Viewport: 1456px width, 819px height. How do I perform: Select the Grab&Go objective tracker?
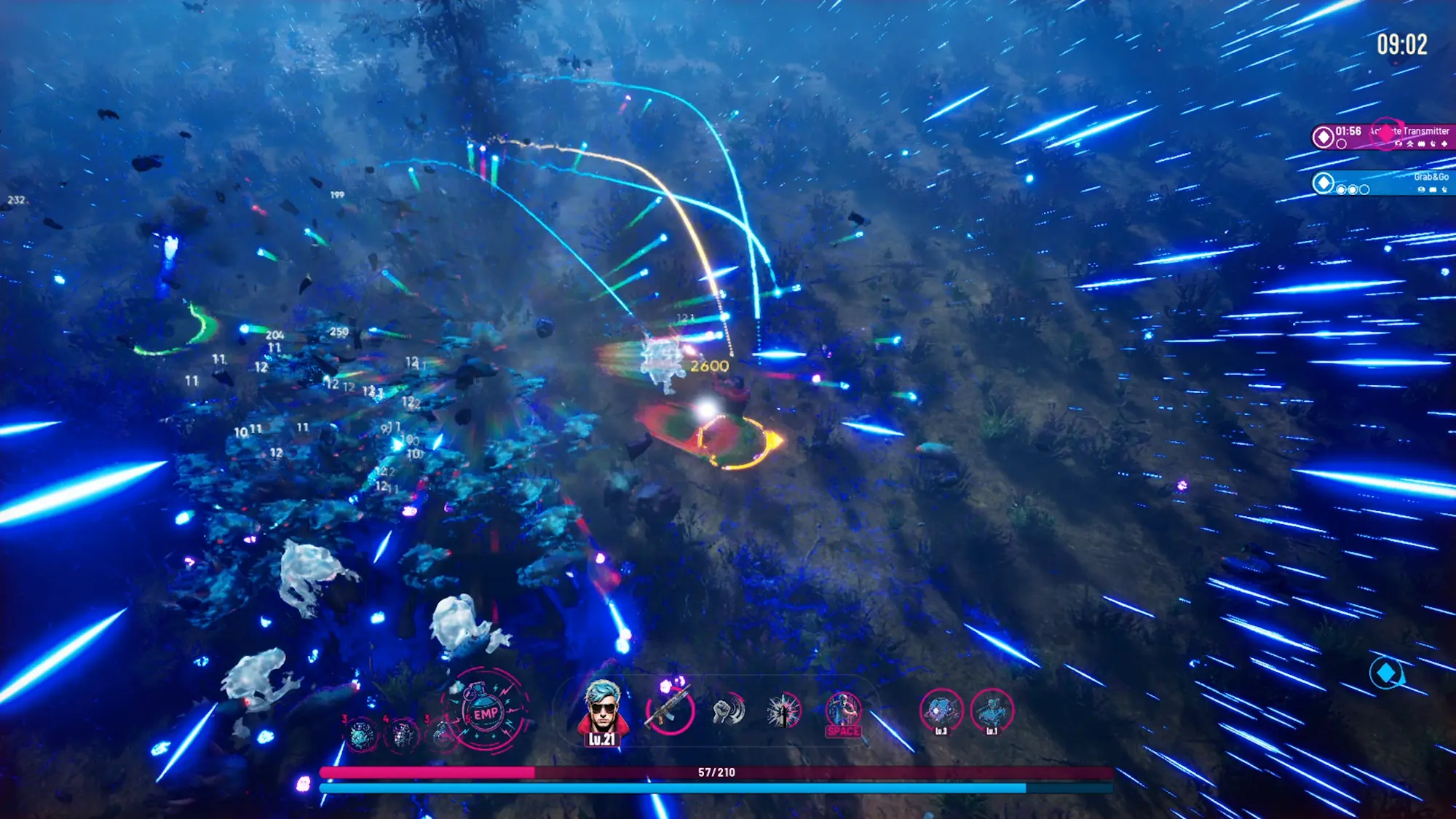(x=1383, y=182)
